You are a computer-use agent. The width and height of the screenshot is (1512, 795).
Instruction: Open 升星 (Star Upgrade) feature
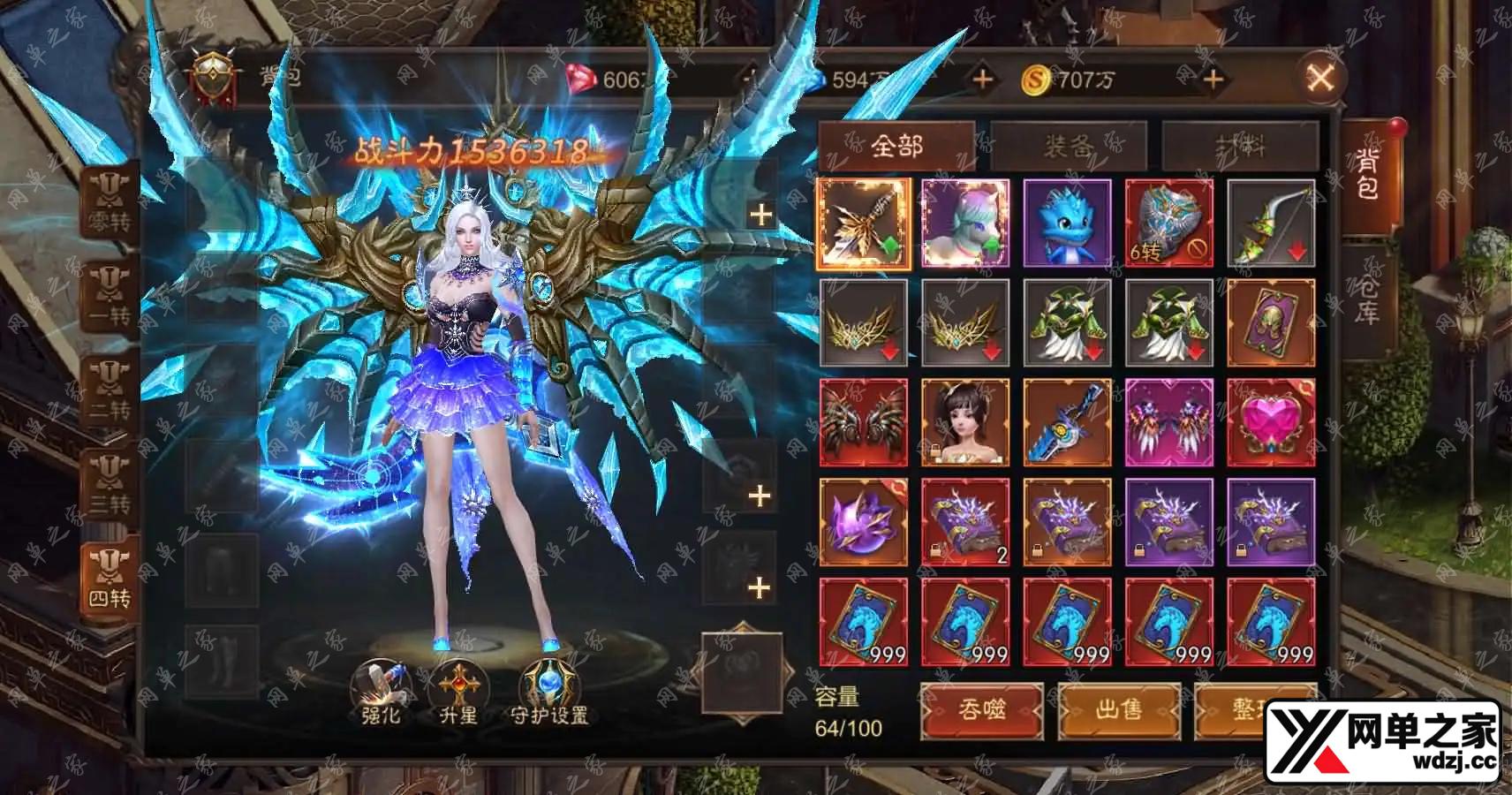[x=458, y=693]
